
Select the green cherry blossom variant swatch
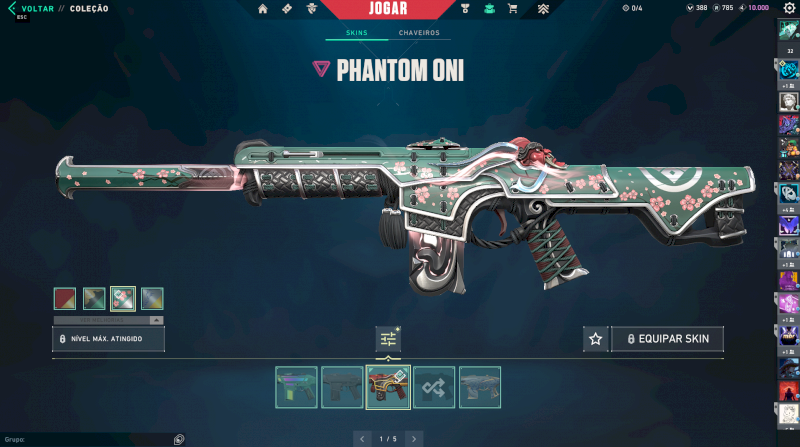[123, 298]
